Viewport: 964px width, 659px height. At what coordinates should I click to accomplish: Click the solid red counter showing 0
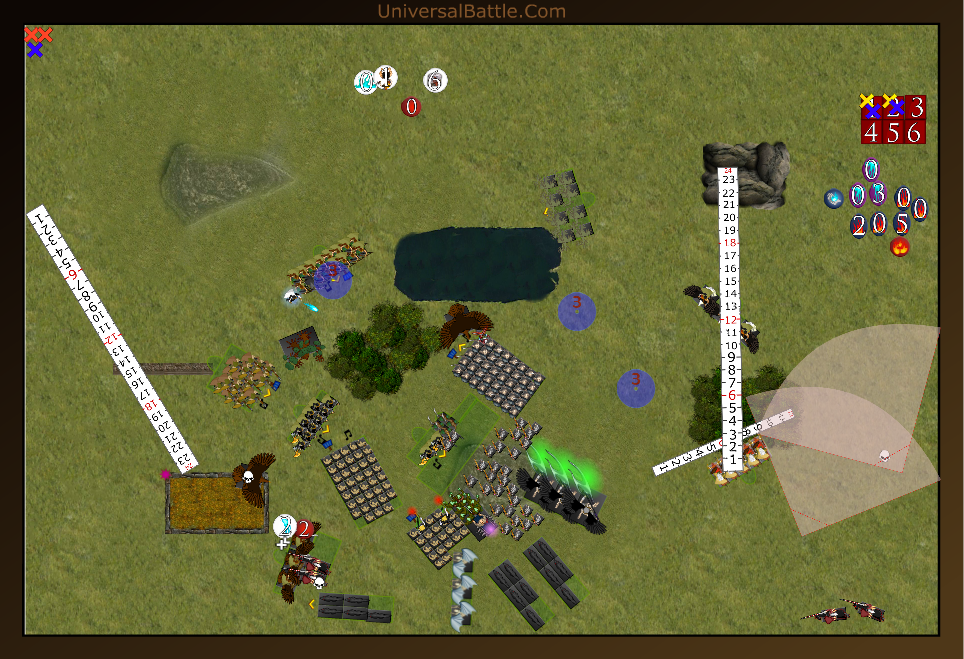point(411,106)
